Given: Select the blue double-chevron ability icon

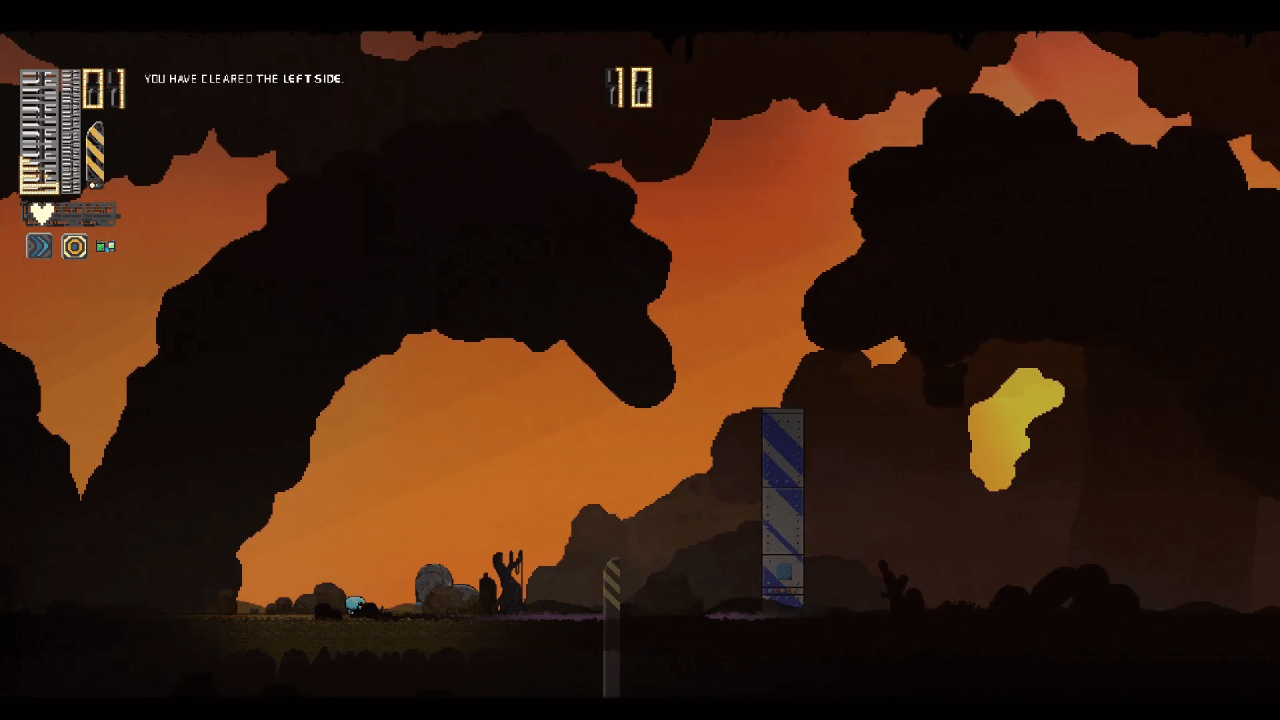Looking at the screenshot, I should coord(39,246).
